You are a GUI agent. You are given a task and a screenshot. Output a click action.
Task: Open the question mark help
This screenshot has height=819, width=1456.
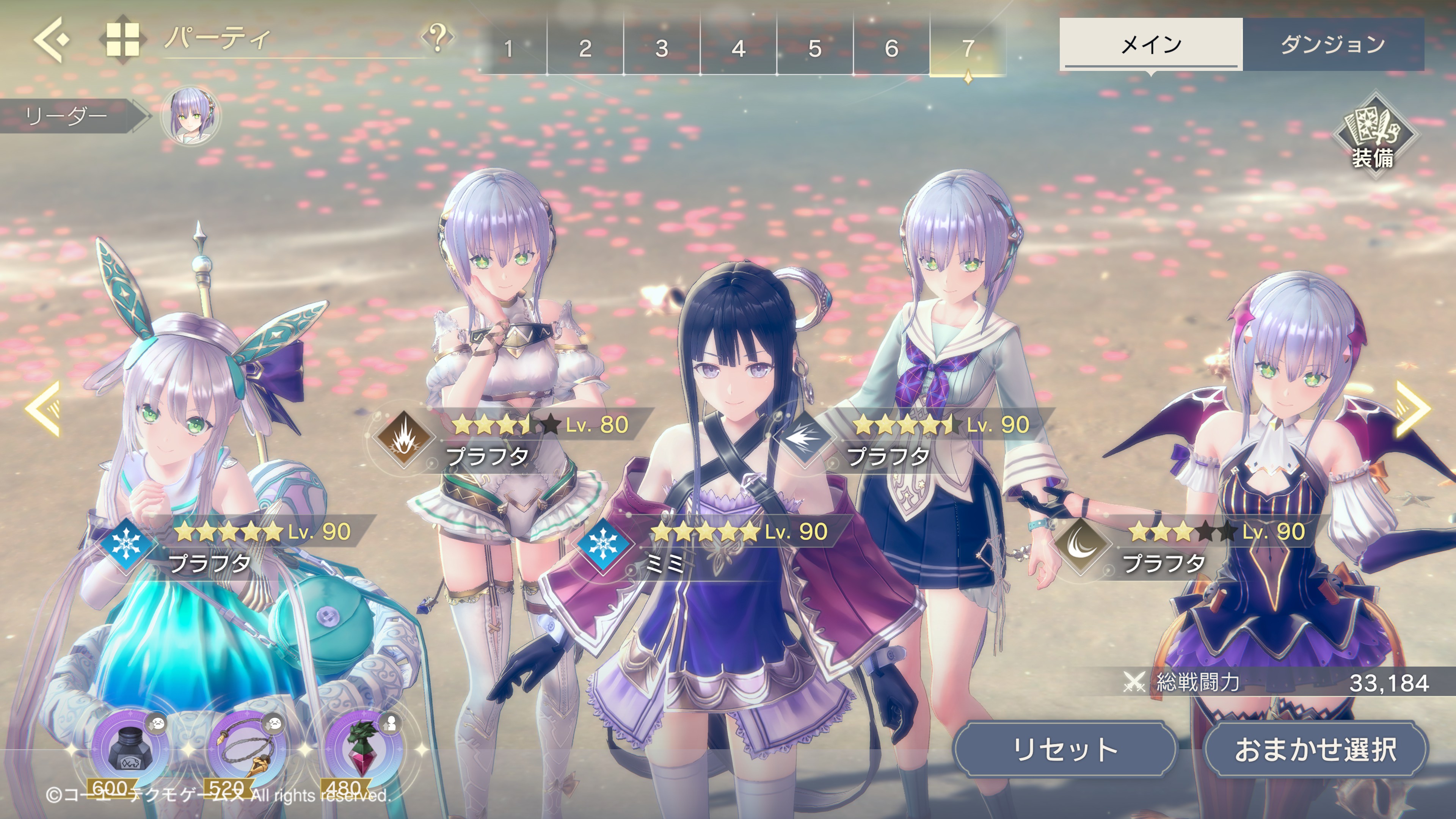click(437, 37)
